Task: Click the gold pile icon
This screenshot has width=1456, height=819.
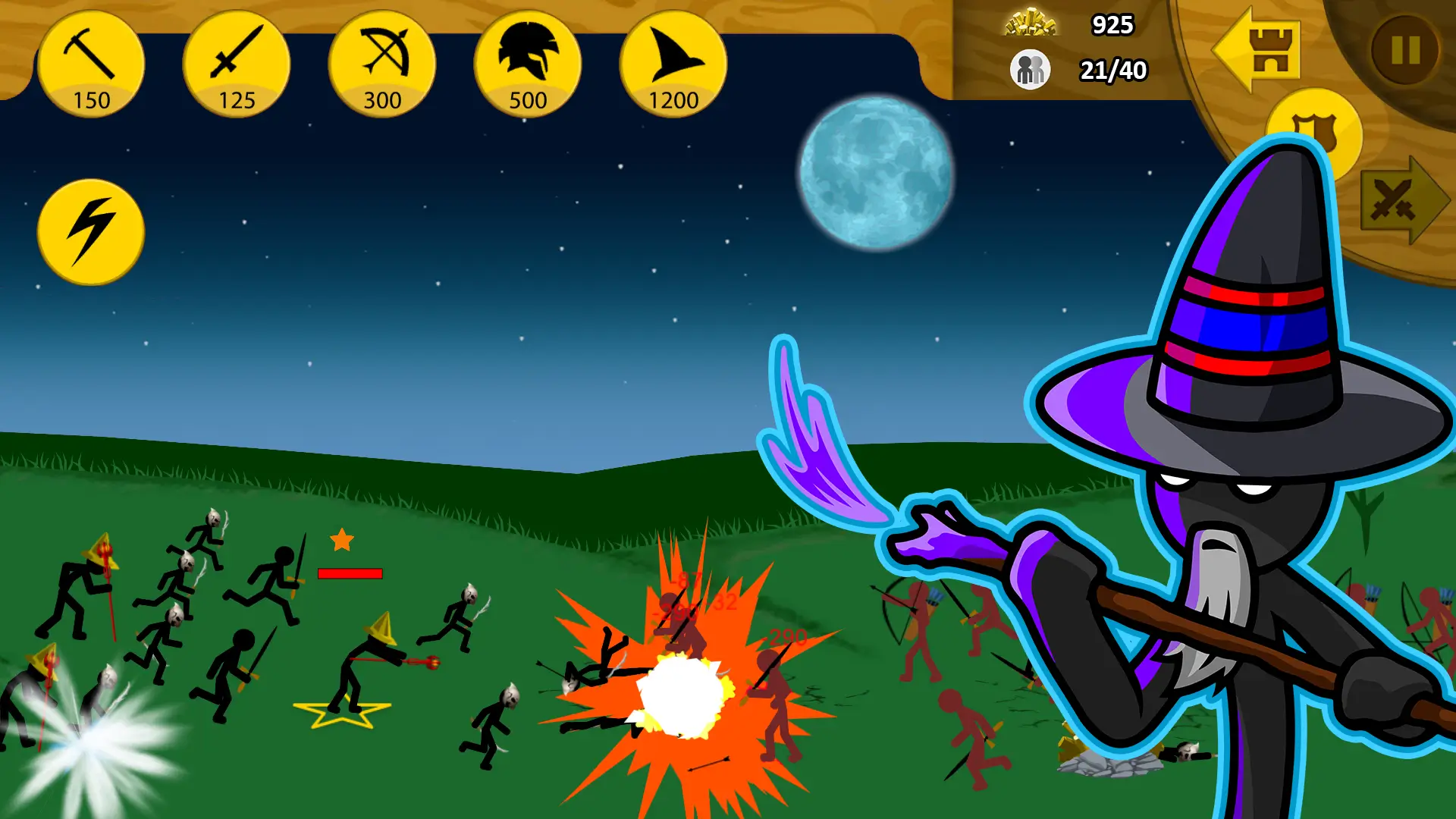Action: click(x=1030, y=23)
